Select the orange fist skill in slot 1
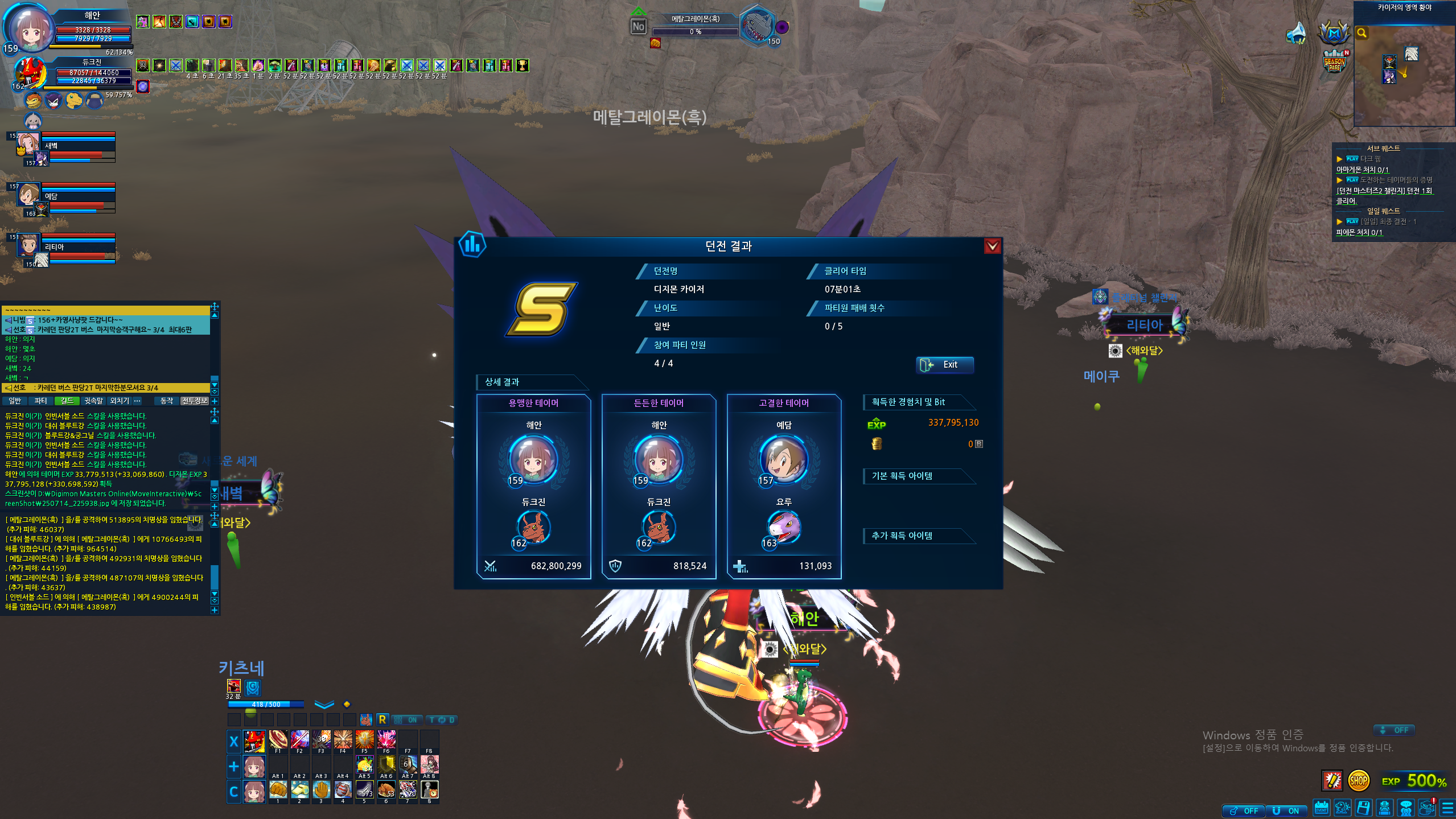Image resolution: width=1456 pixels, height=819 pixels. [x=278, y=790]
